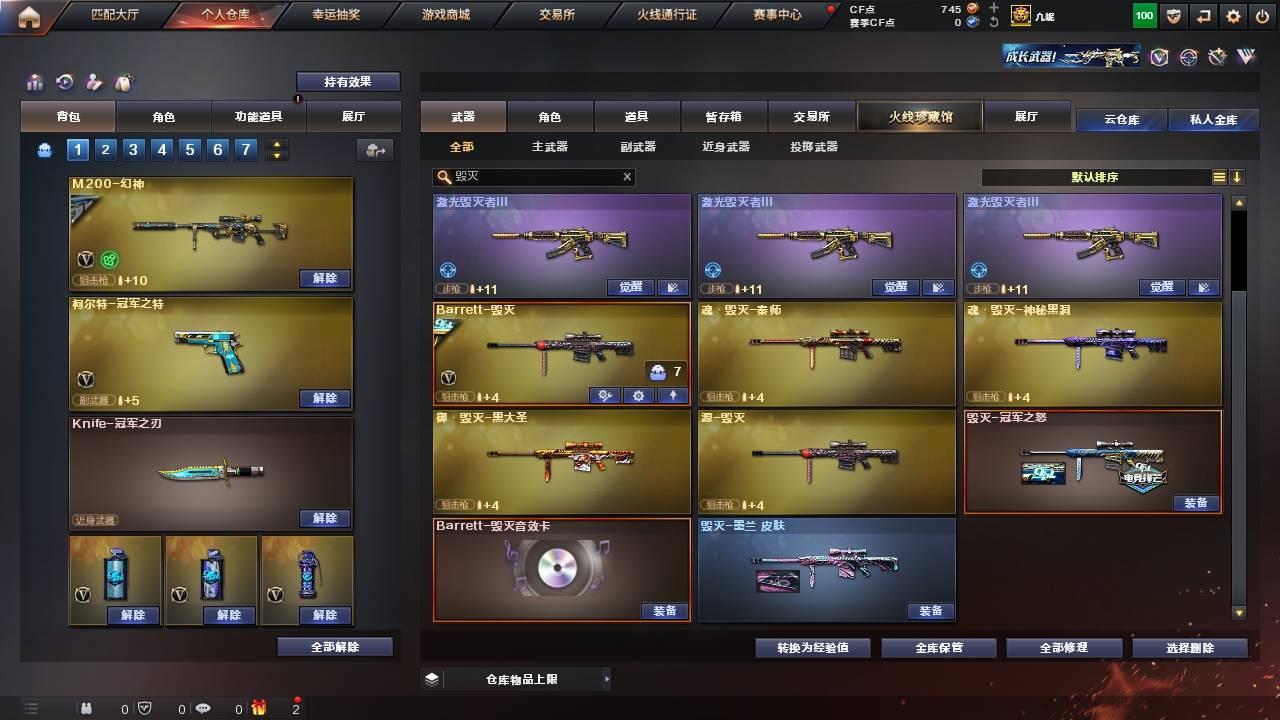
Task: Click 装备 on 毁灭-墨兰 皮肤
Action: pyautogui.click(x=930, y=610)
